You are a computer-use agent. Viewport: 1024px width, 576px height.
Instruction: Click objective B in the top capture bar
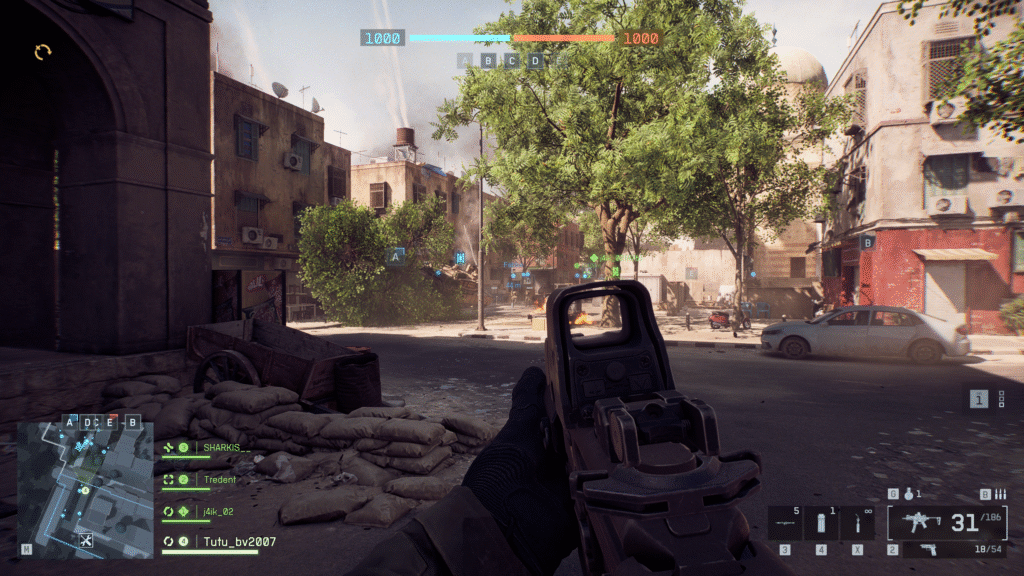pyautogui.click(x=488, y=60)
